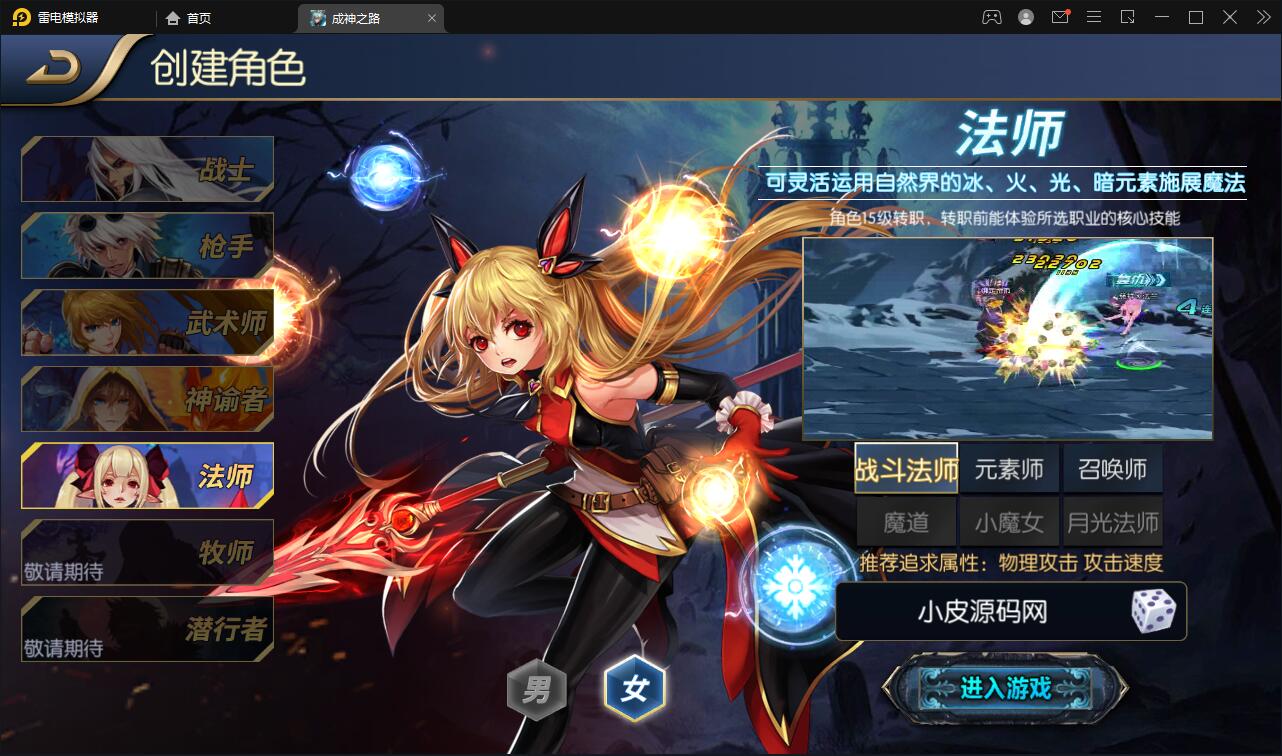Click the LDPlayer logo at top left
Viewport: 1282px width, 756px height.
22,17
